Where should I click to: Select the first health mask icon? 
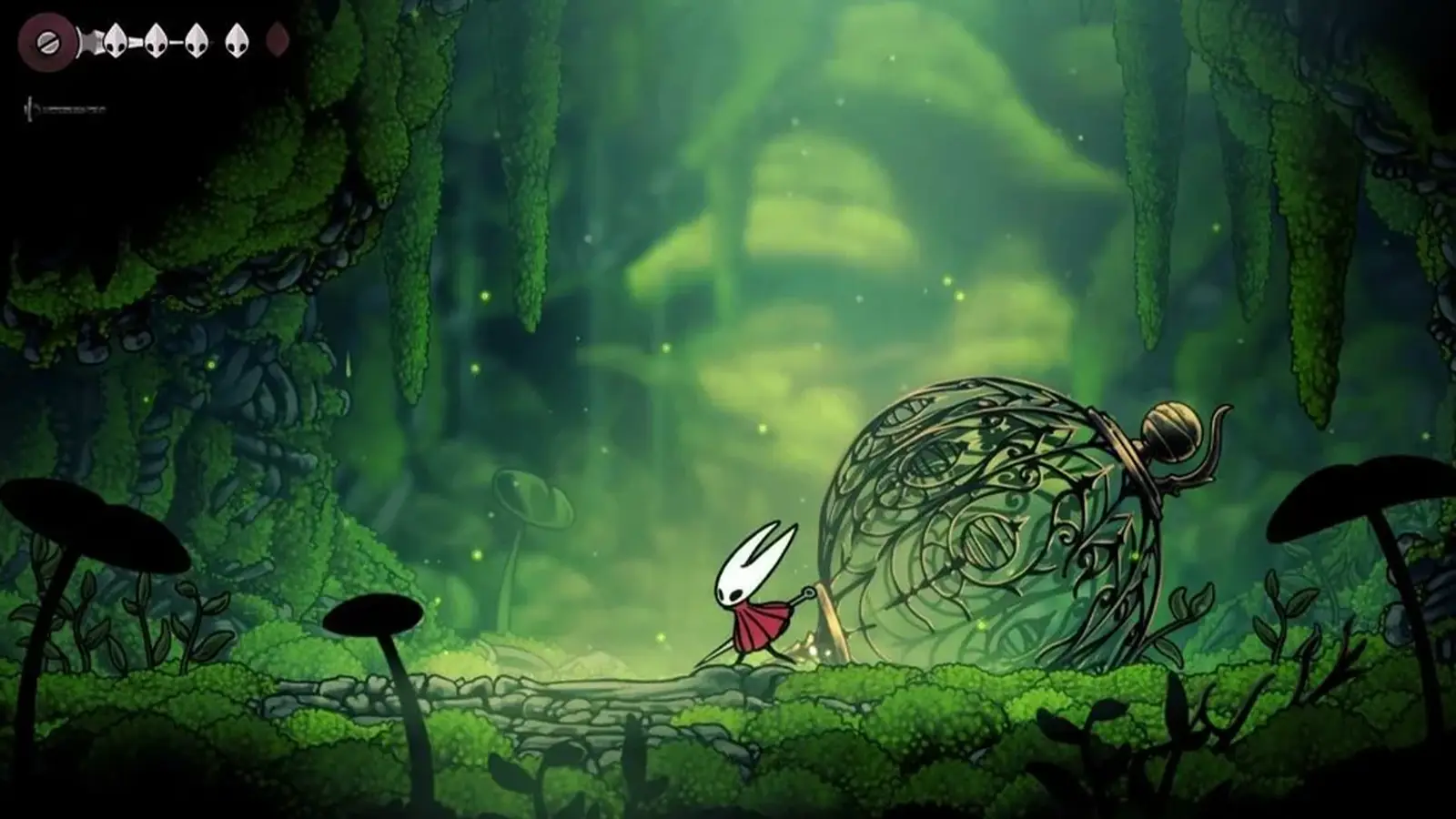116,41
